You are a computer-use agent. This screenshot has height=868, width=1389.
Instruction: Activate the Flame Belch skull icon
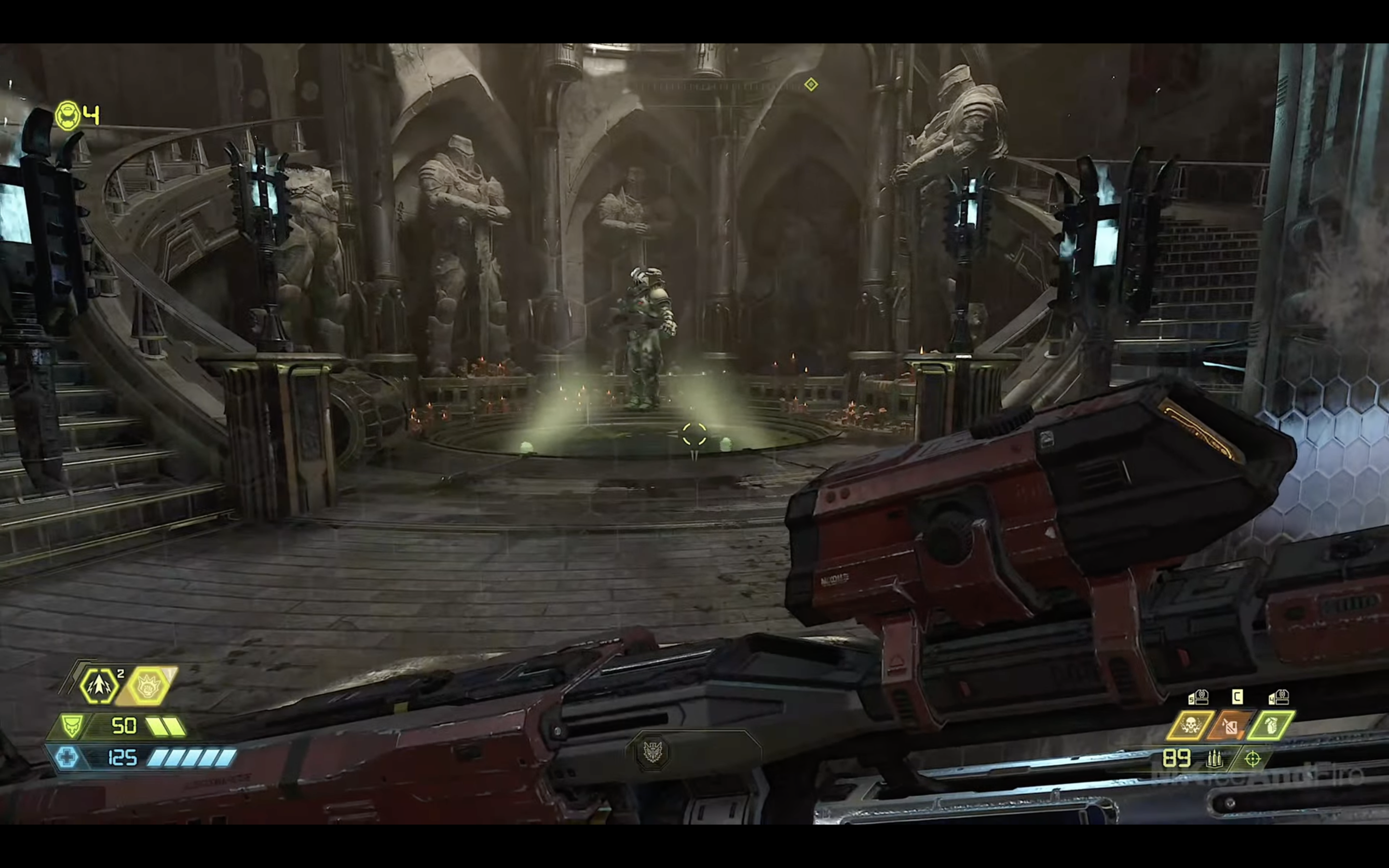[1190, 726]
